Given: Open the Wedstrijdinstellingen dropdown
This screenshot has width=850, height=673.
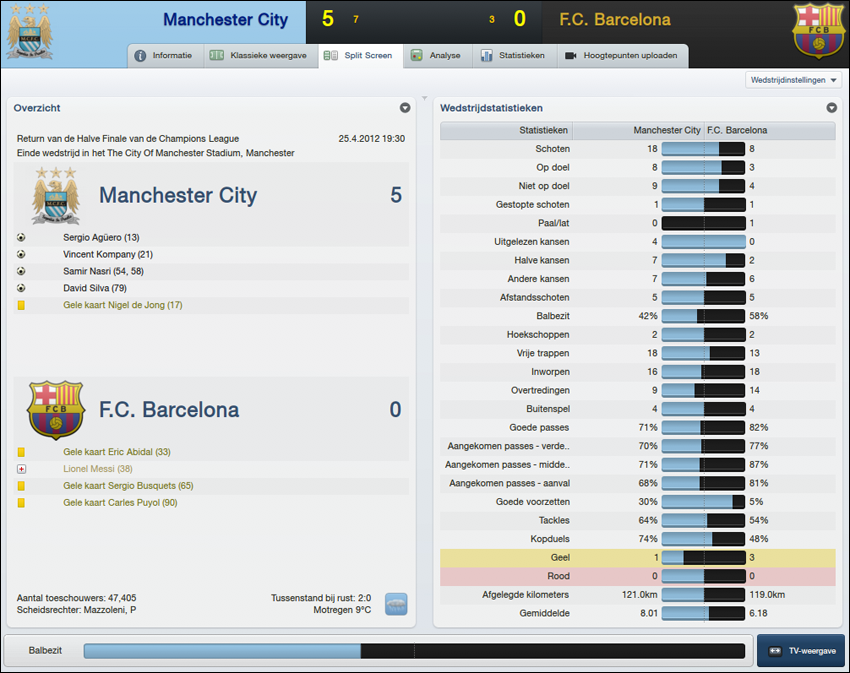Looking at the screenshot, I should (x=794, y=80).
